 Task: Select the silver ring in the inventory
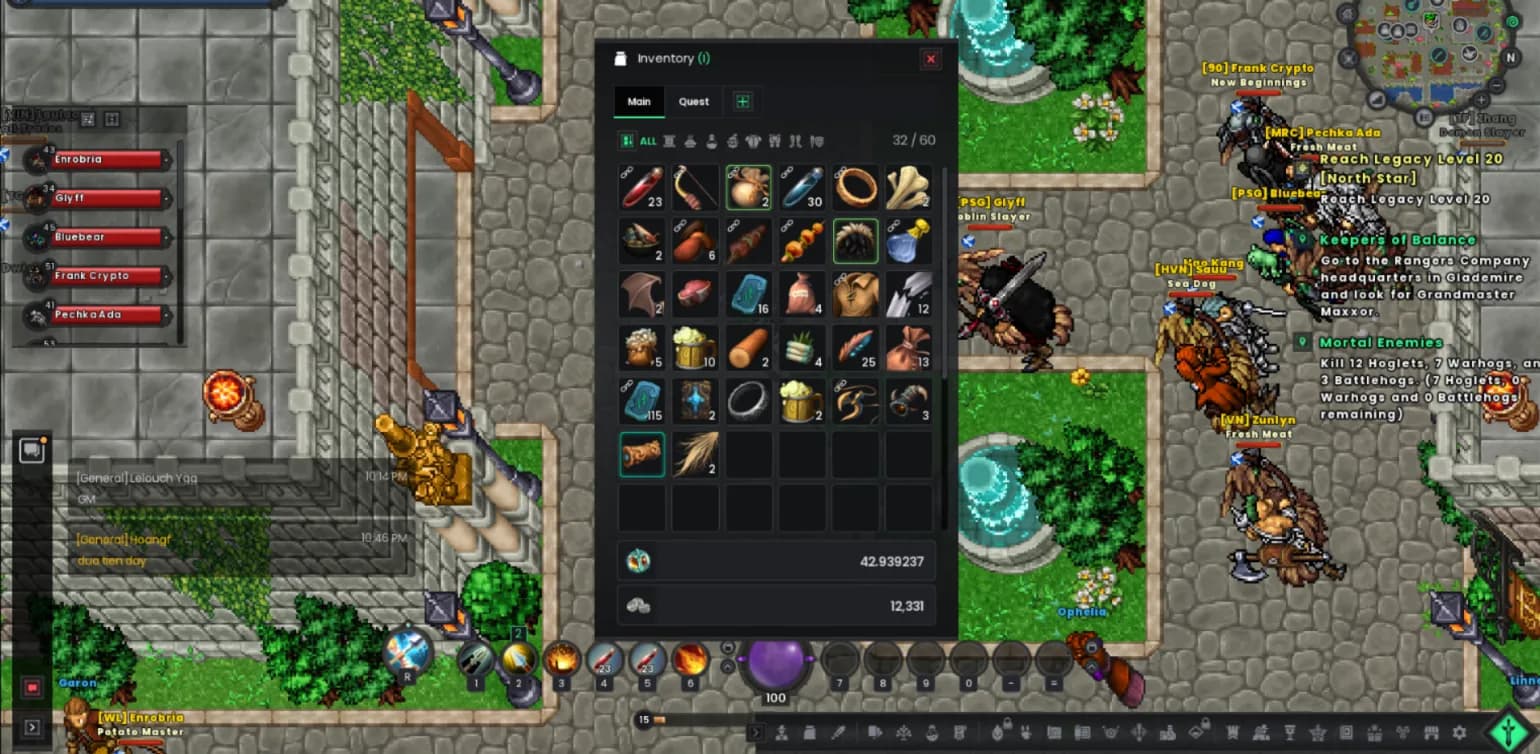click(749, 401)
